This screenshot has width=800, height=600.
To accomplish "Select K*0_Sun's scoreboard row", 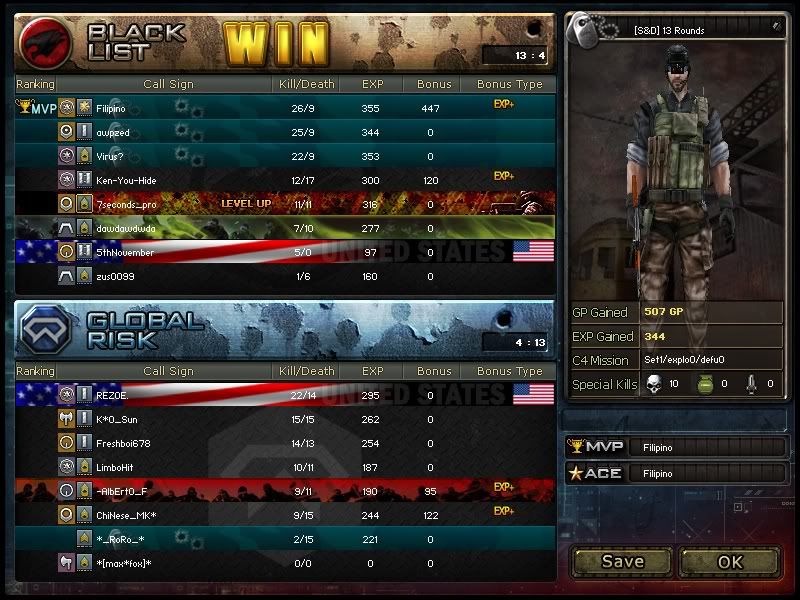I will point(285,419).
